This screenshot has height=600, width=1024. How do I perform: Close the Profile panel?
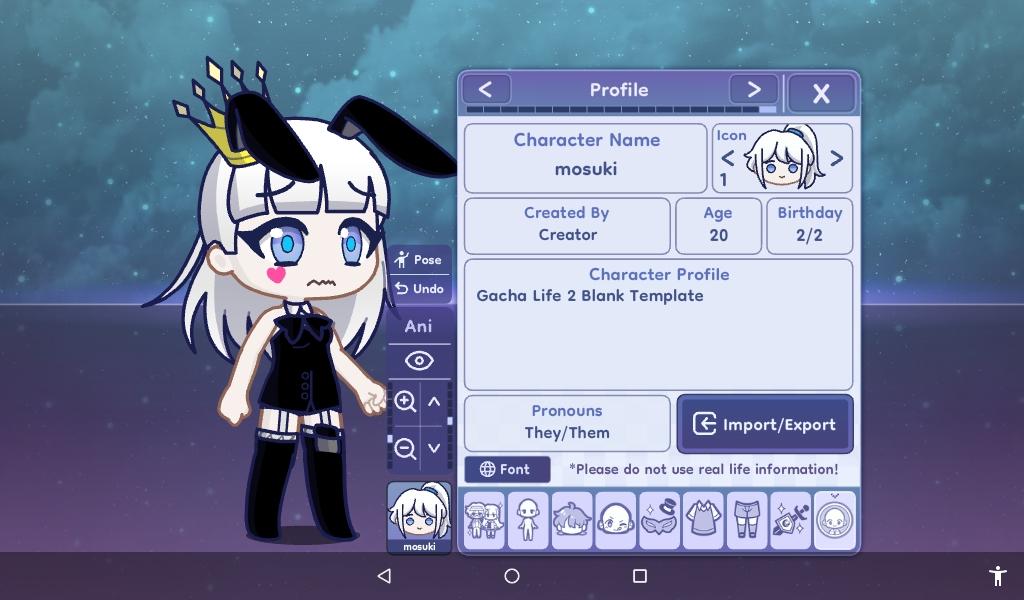[x=821, y=93]
